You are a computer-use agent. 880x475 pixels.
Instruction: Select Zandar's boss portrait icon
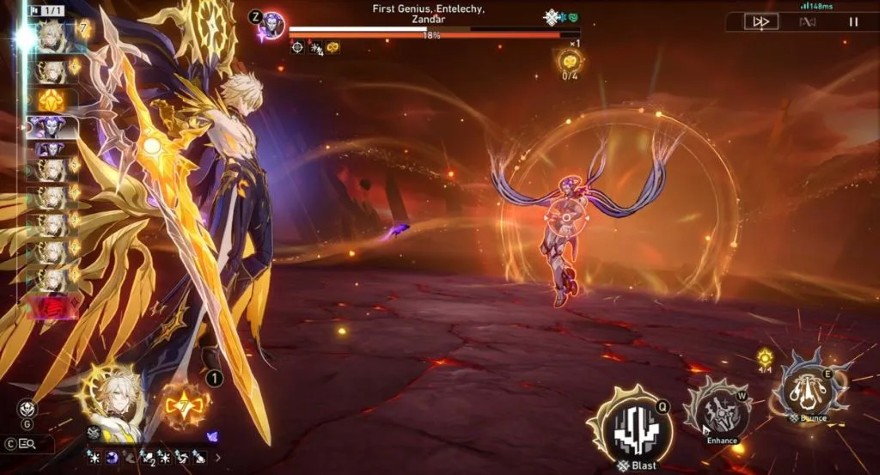[272, 25]
